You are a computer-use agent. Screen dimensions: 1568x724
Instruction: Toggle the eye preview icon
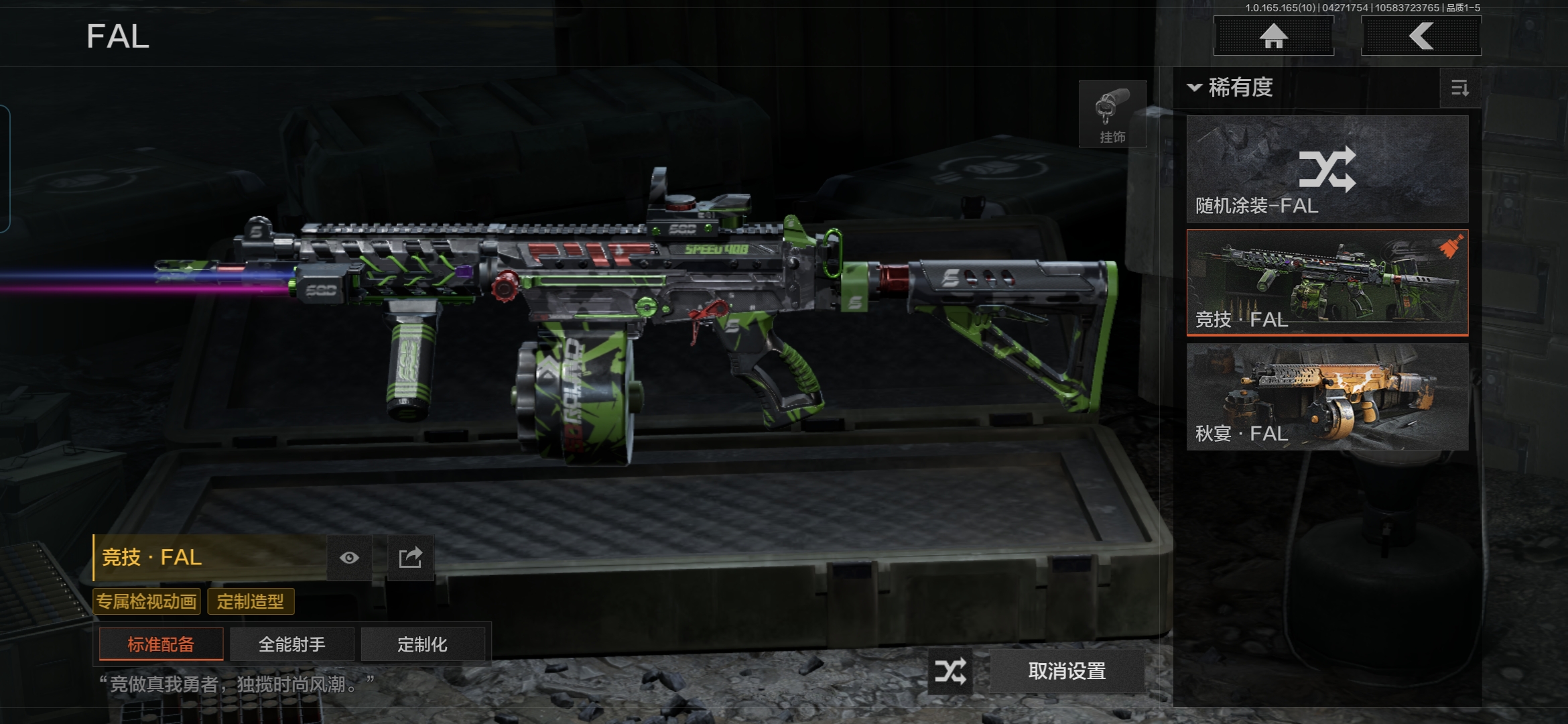pos(349,558)
